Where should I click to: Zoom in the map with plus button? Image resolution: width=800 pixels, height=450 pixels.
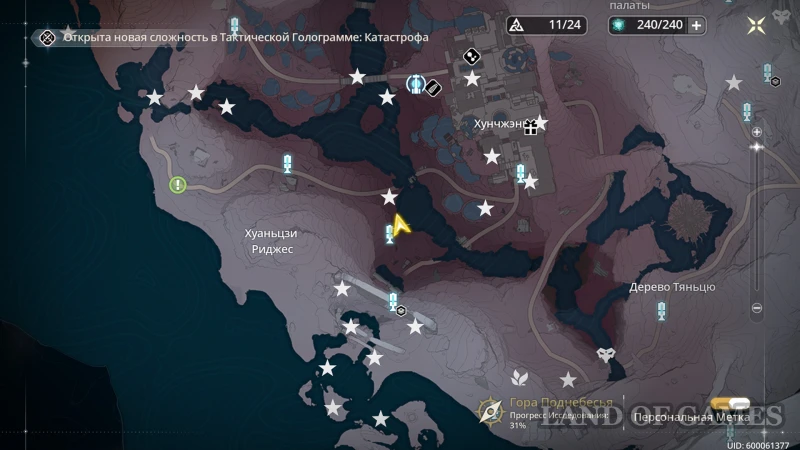point(757,131)
